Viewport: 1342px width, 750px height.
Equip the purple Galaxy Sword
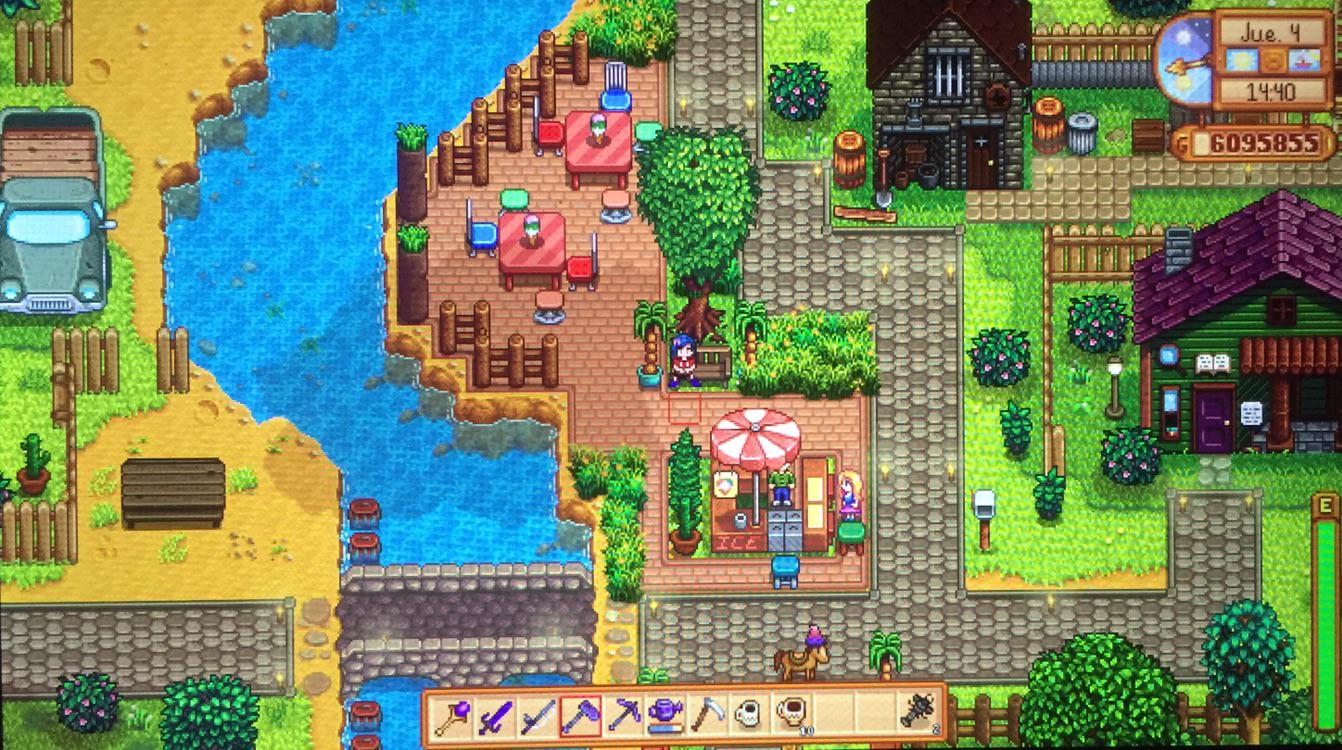[x=496, y=716]
